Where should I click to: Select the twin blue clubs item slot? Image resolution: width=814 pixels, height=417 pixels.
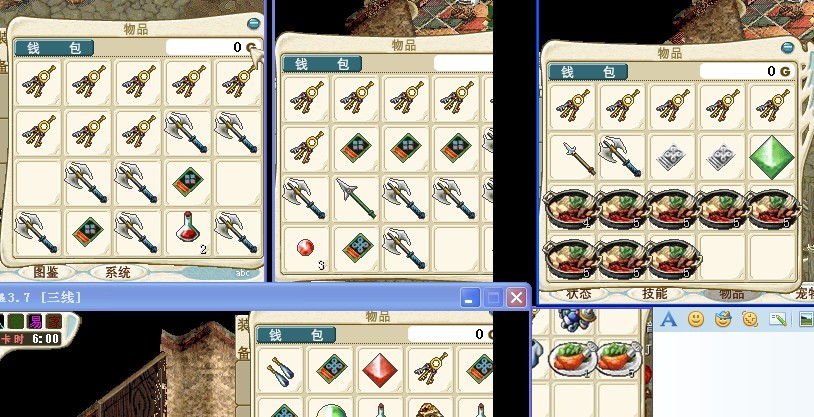coord(280,370)
